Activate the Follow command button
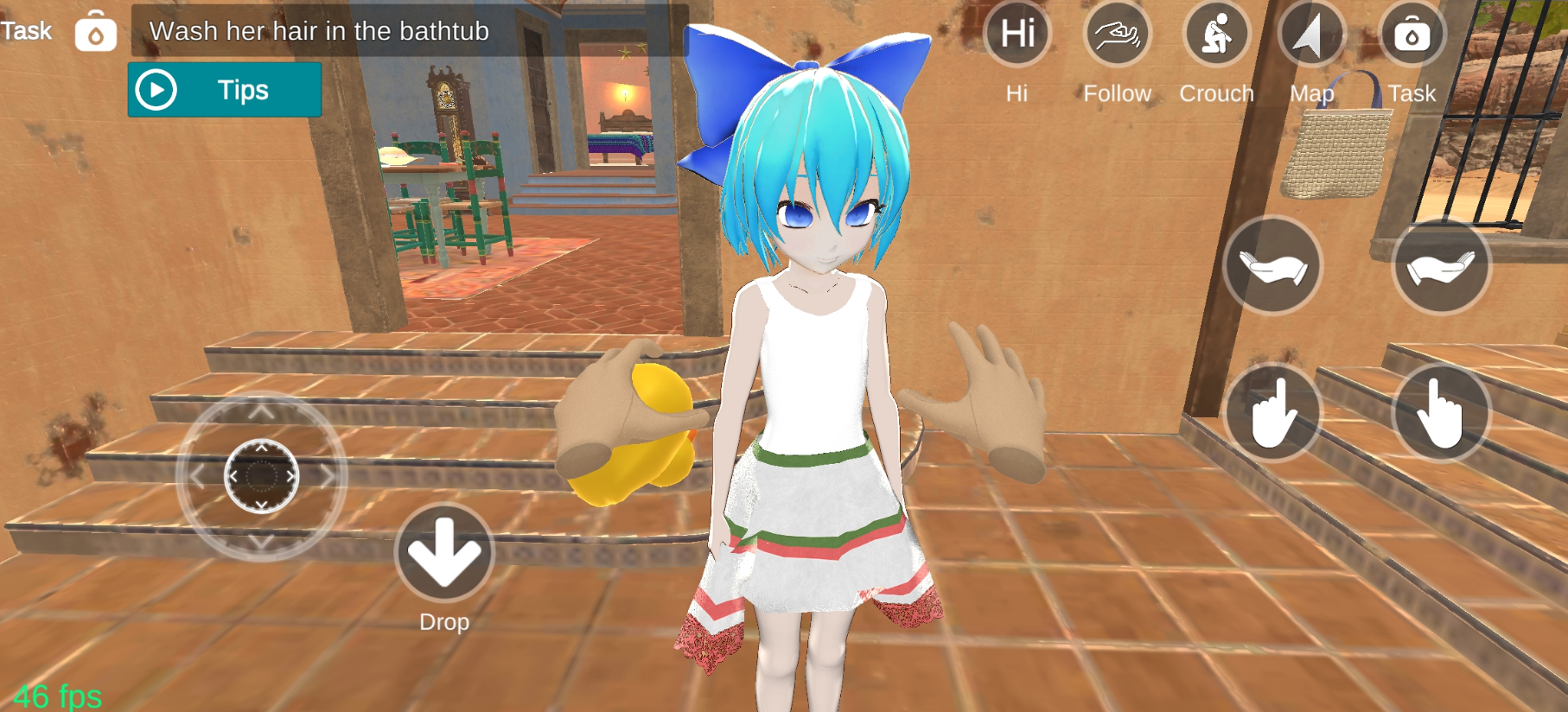This screenshot has width=1568, height=712. pyautogui.click(x=1117, y=35)
